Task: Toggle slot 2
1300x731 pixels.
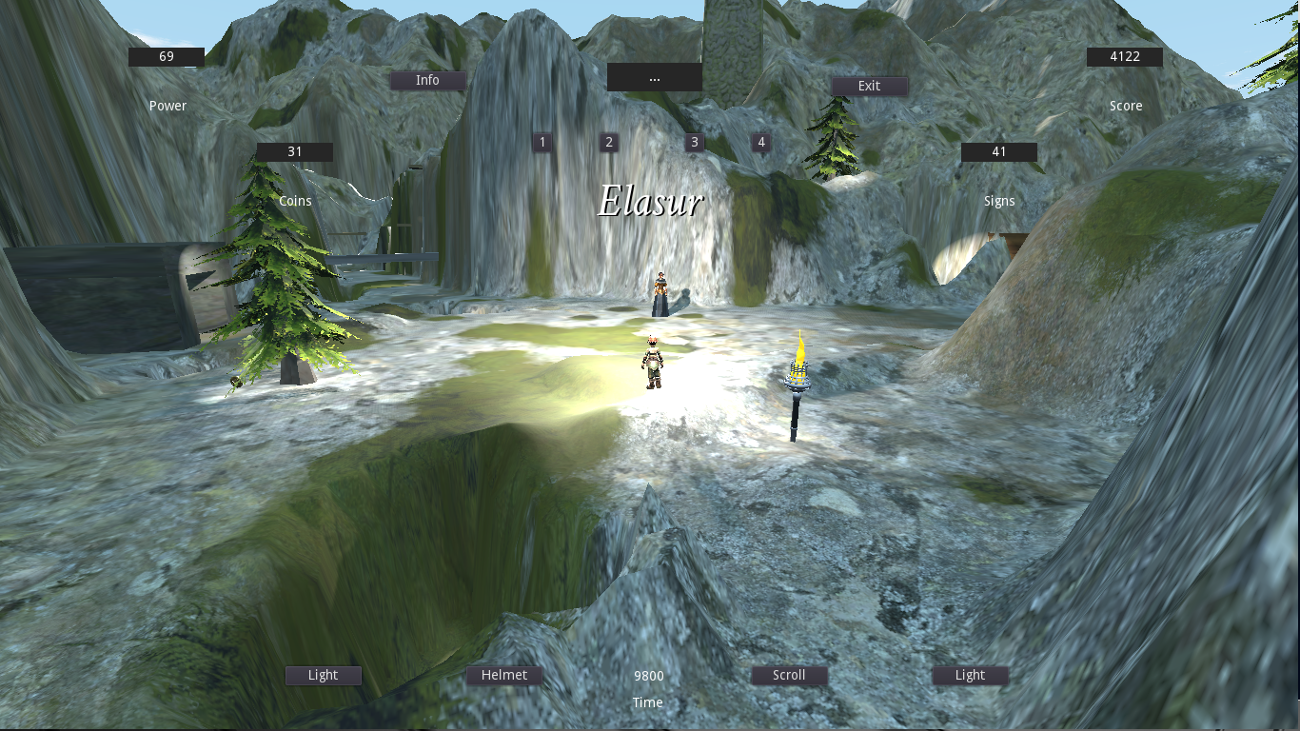Action: (x=608, y=142)
